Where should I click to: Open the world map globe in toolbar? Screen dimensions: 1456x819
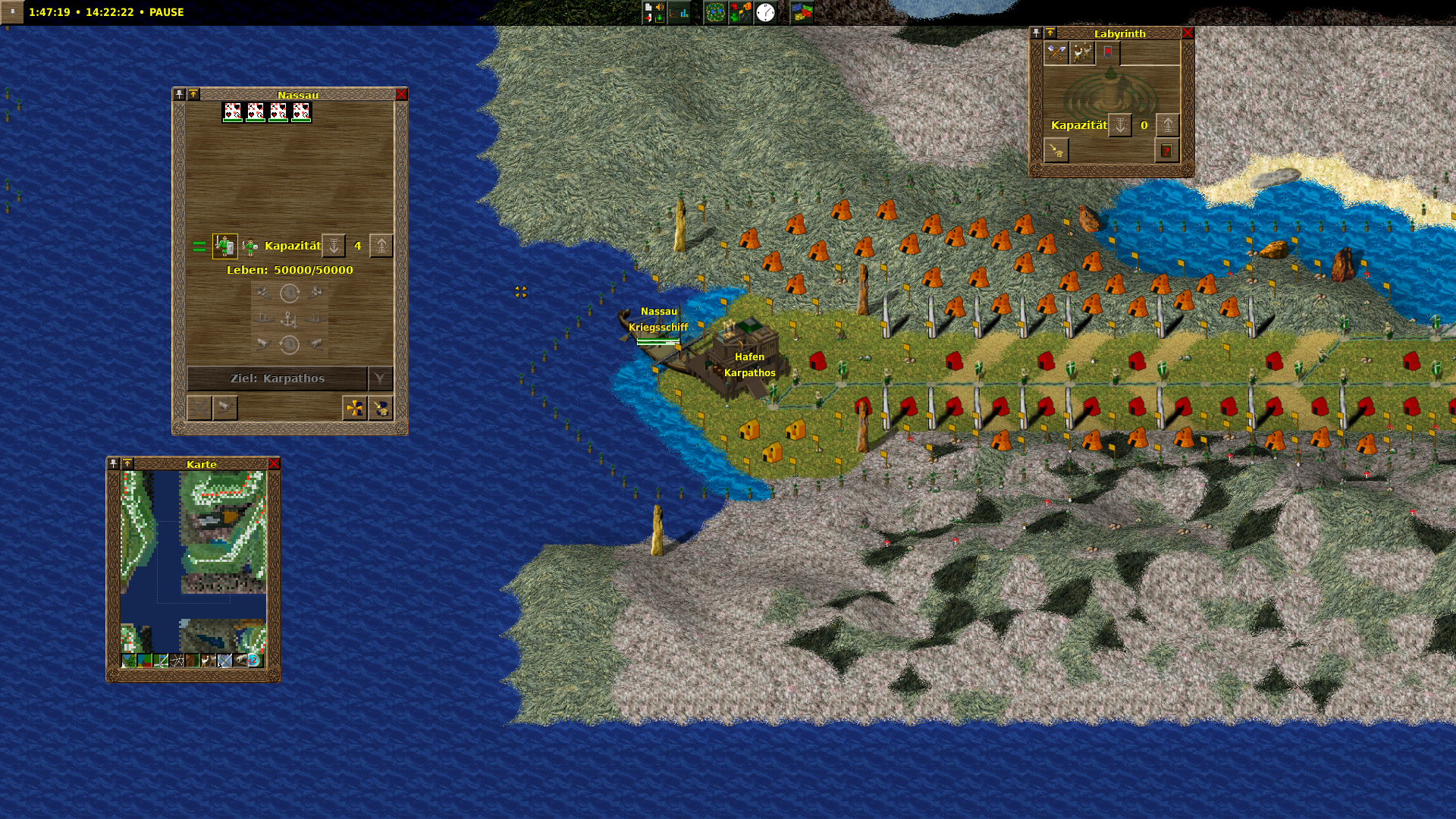[715, 12]
